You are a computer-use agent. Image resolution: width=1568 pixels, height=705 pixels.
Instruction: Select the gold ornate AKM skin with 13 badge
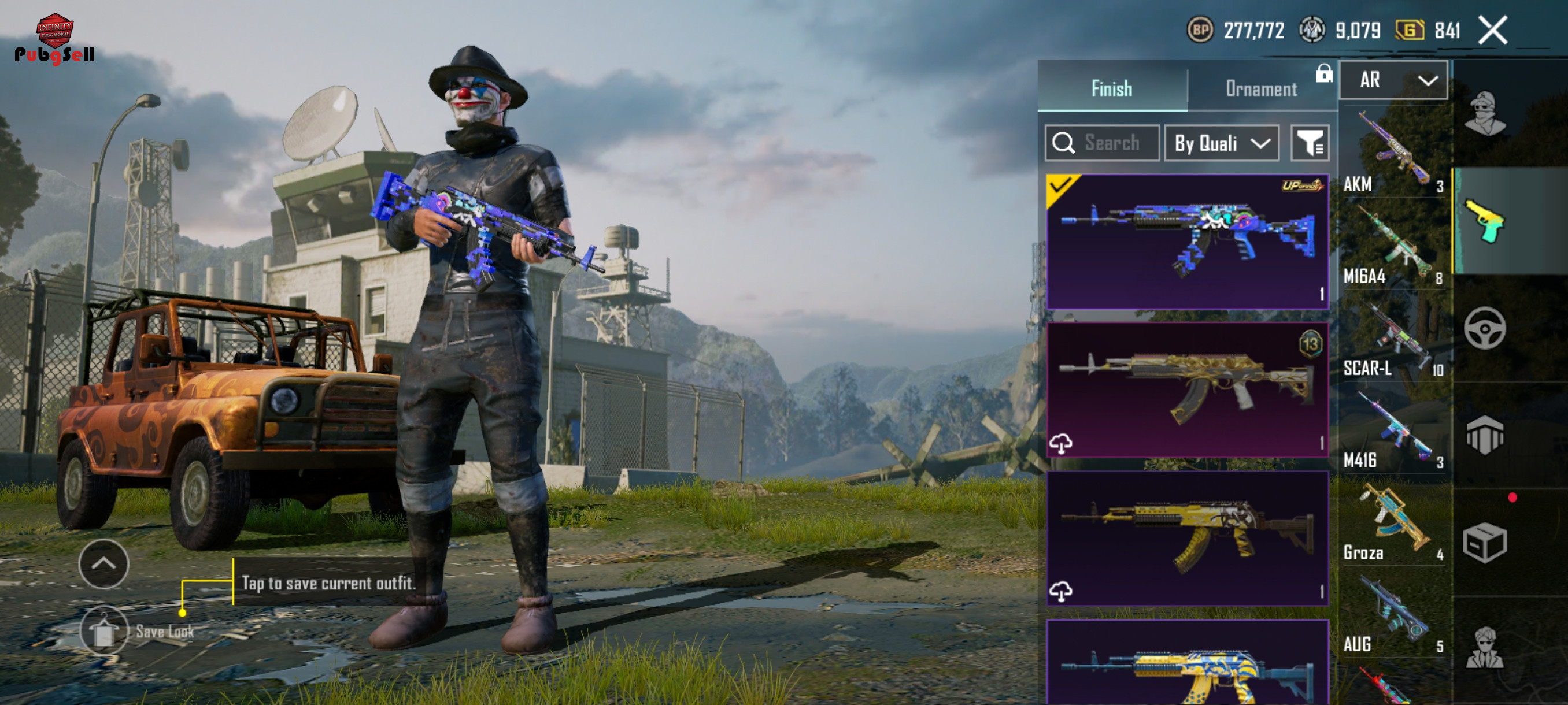coord(1187,389)
